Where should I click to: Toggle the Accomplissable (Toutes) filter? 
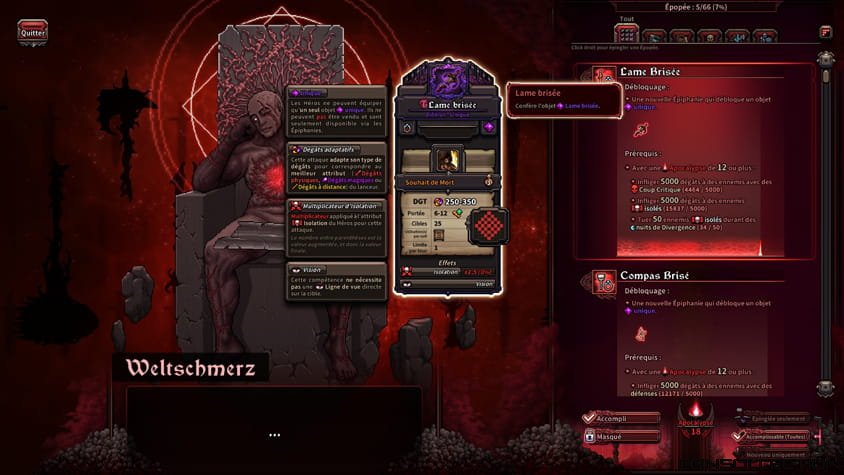click(x=741, y=436)
